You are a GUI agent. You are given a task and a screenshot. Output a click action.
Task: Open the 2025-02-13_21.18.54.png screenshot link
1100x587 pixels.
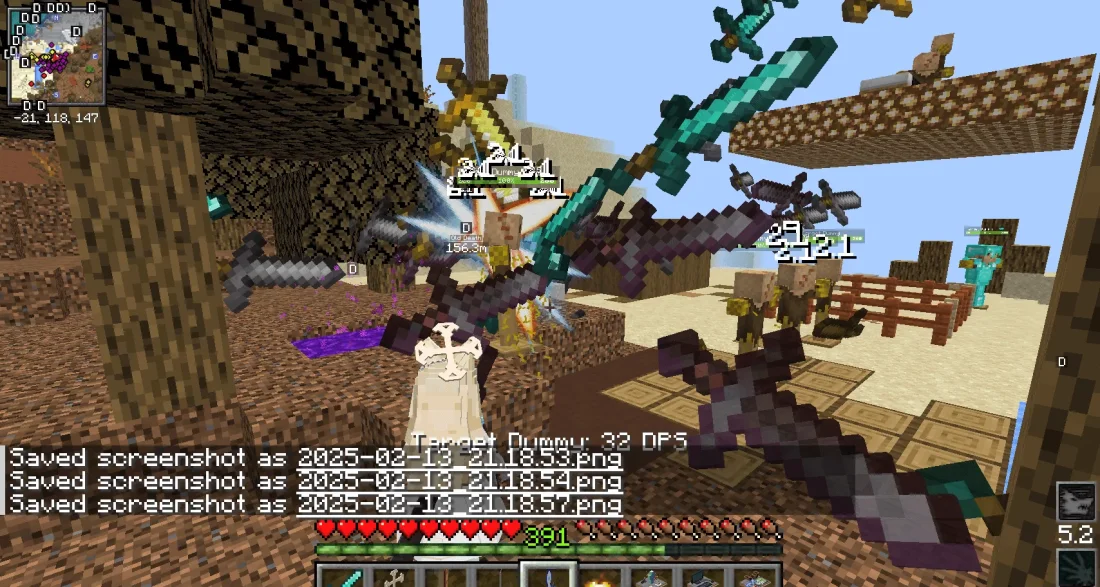459,481
